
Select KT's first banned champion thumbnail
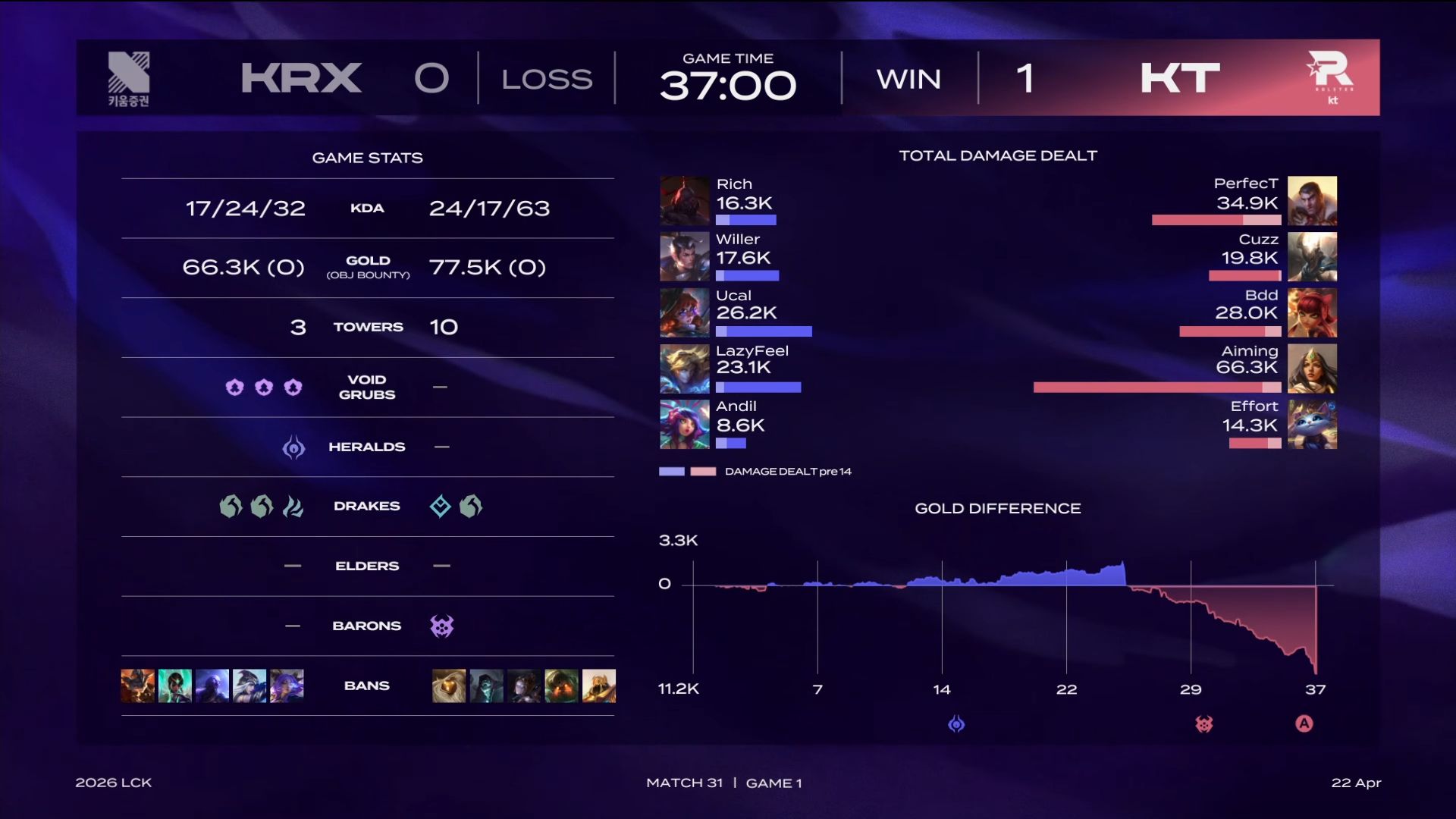pyautogui.click(x=449, y=686)
